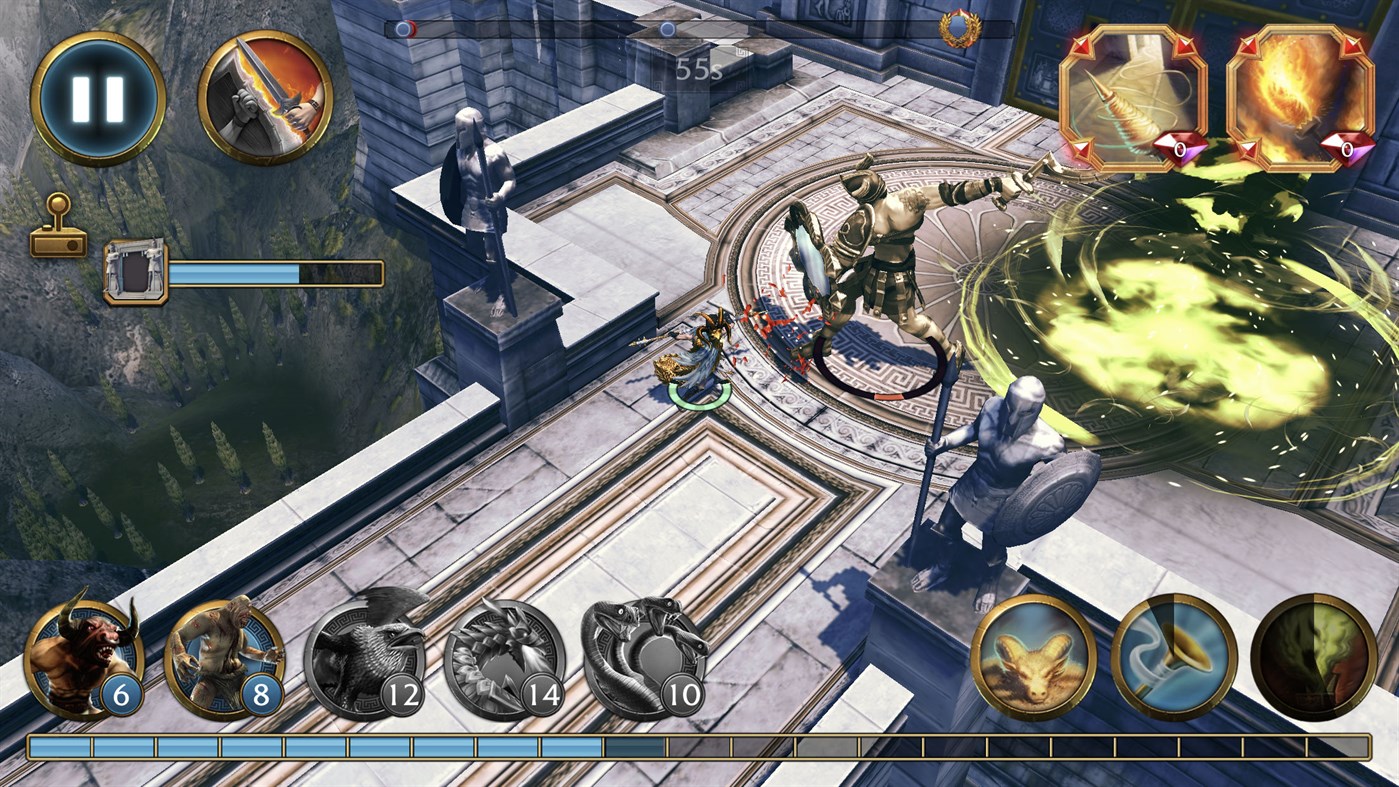Tap the virtual joystick movement icon

[x=60, y=228]
